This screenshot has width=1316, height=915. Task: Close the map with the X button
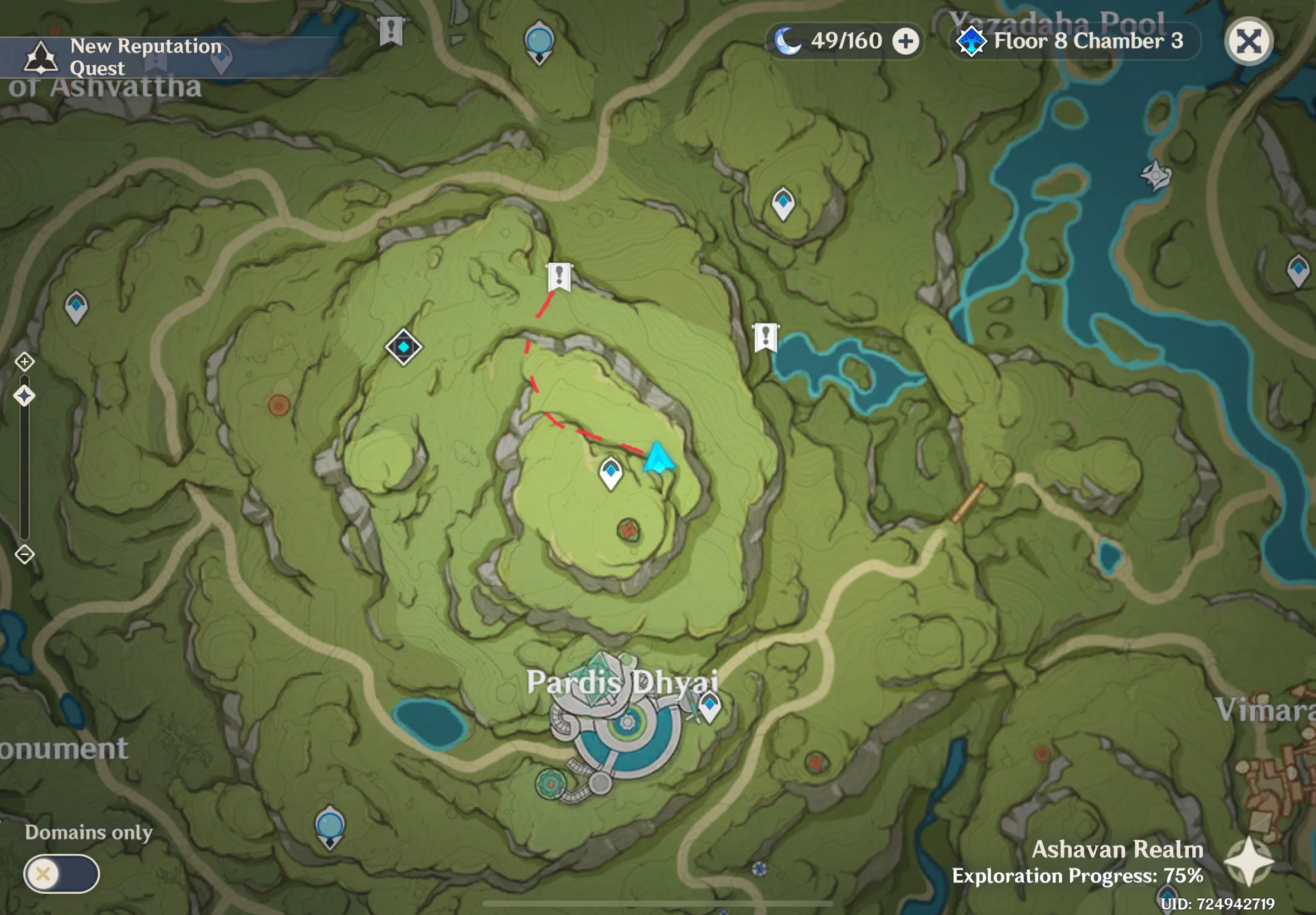pos(1249,41)
